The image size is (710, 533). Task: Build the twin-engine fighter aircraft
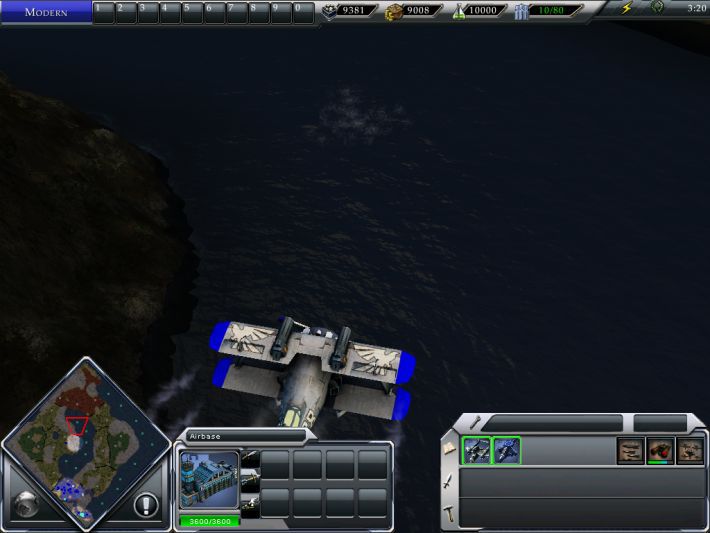[x=476, y=451]
